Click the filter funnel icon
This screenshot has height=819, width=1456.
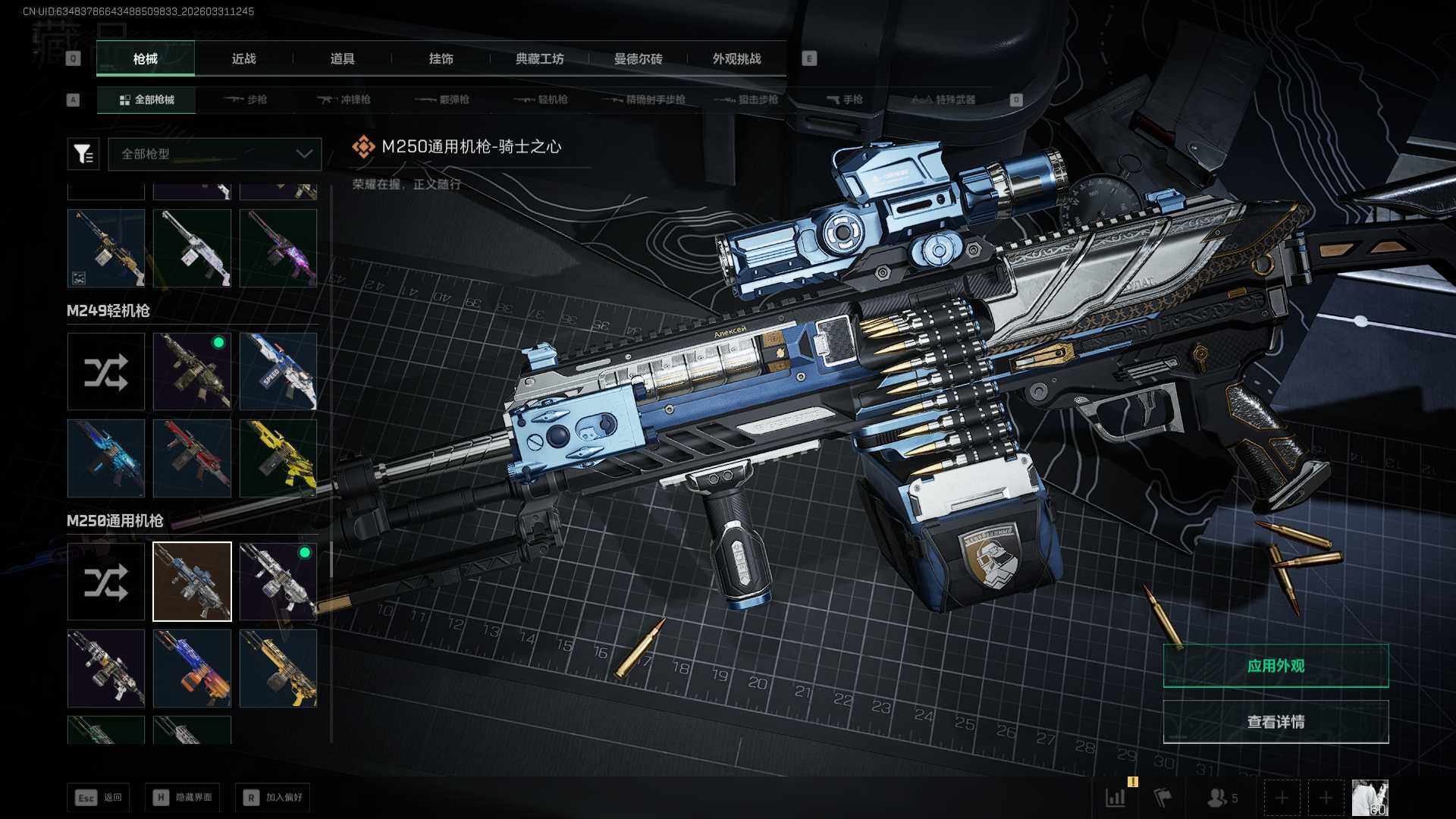pos(83,154)
